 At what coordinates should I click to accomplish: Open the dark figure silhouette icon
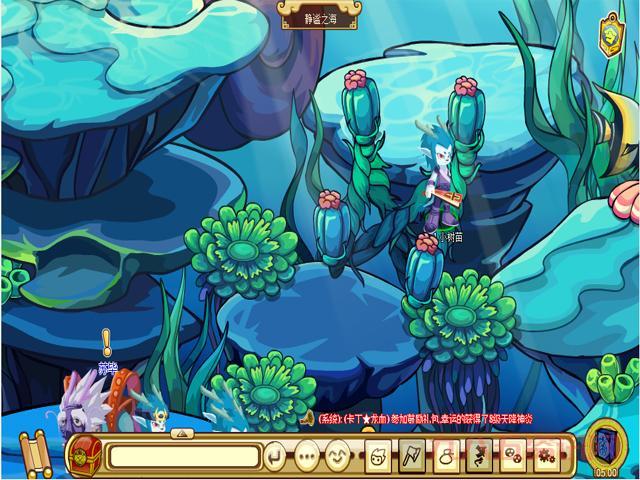pyautogui.click(x=479, y=457)
